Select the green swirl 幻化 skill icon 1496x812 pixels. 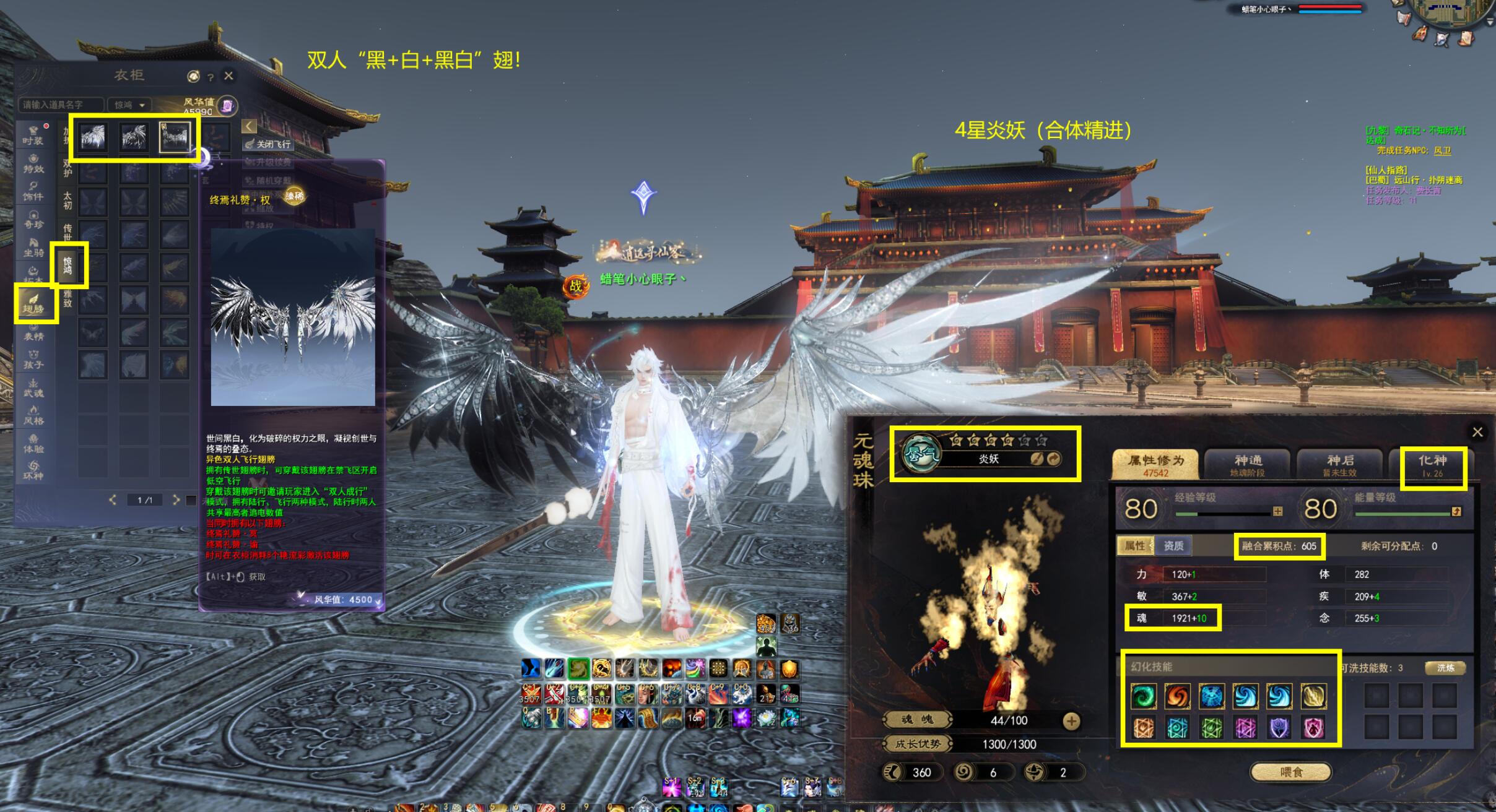pos(1143,696)
